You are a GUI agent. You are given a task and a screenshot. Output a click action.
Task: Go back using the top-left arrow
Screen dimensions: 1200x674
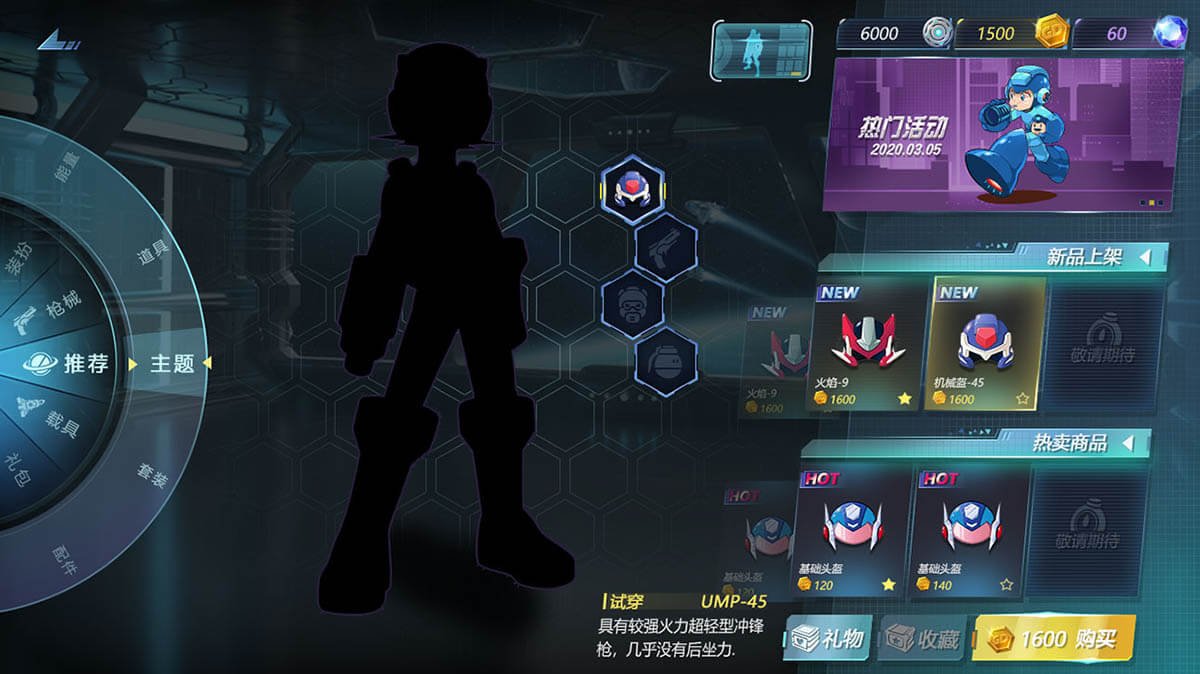click(58, 41)
